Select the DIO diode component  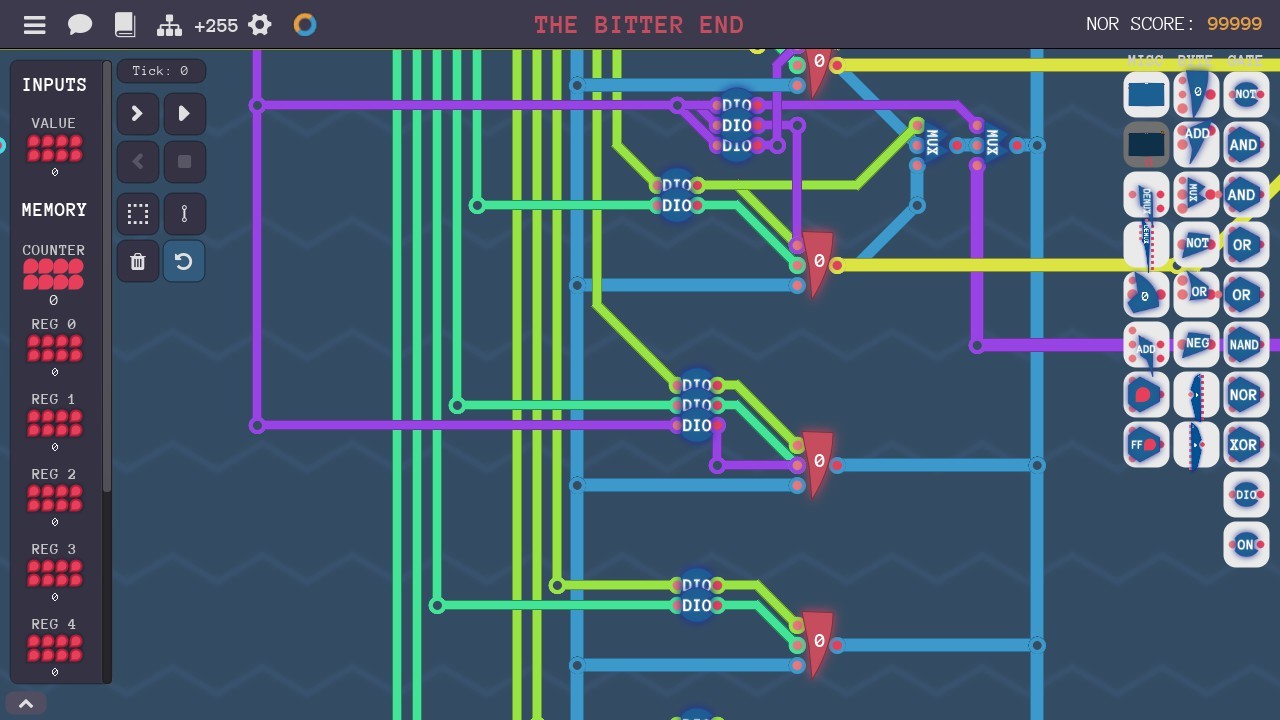(x=1245, y=494)
